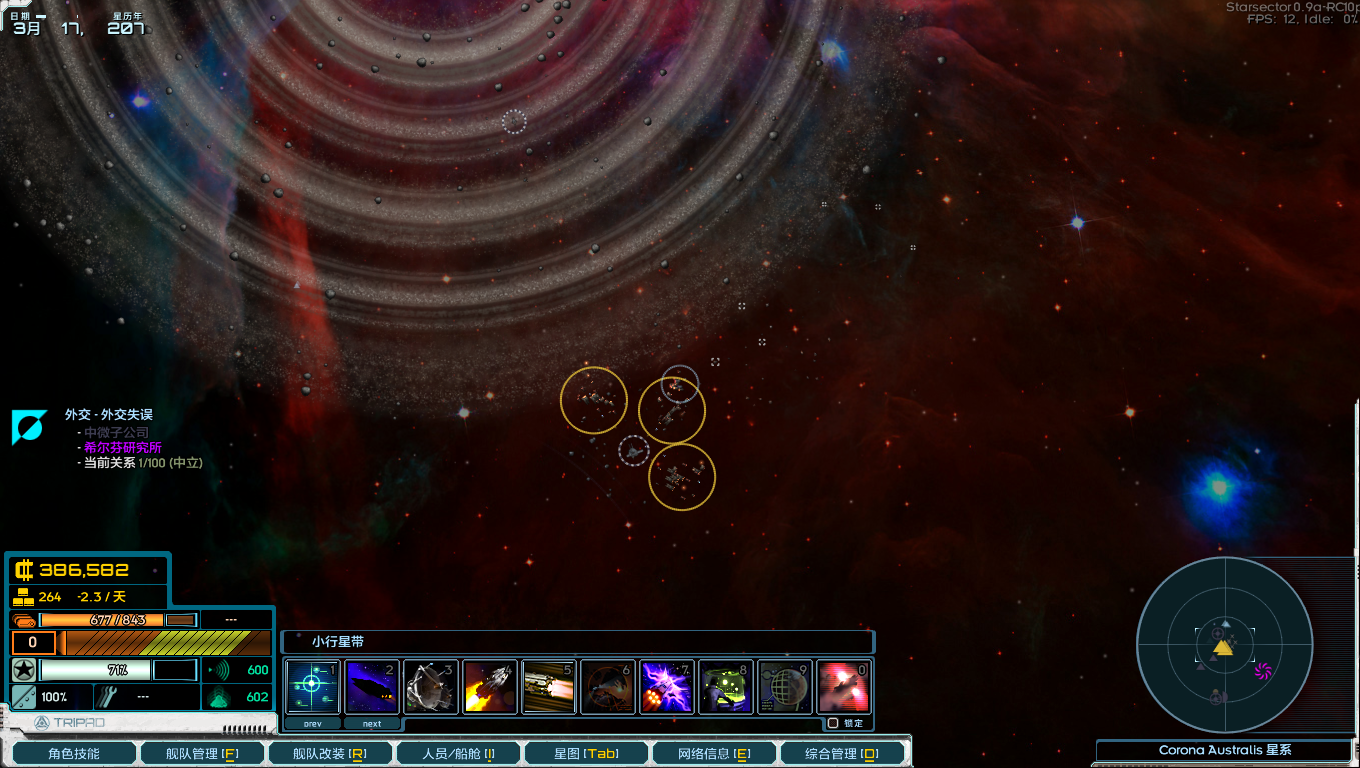Image resolution: width=1360 pixels, height=768 pixels.
Task: Activate the Interdiction Pulse ability icon
Action: coord(607,686)
